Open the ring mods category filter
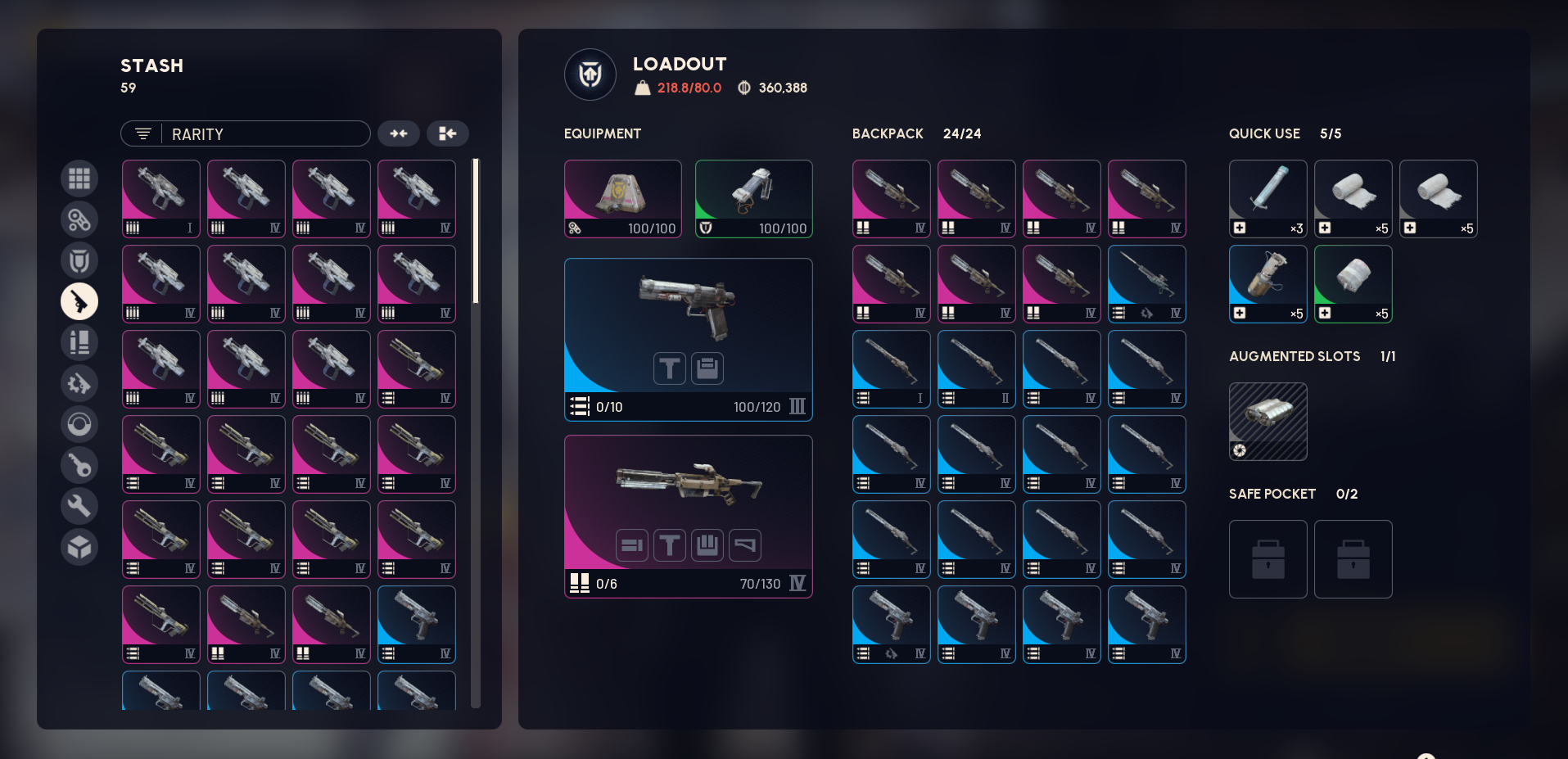1568x759 pixels. [79, 424]
